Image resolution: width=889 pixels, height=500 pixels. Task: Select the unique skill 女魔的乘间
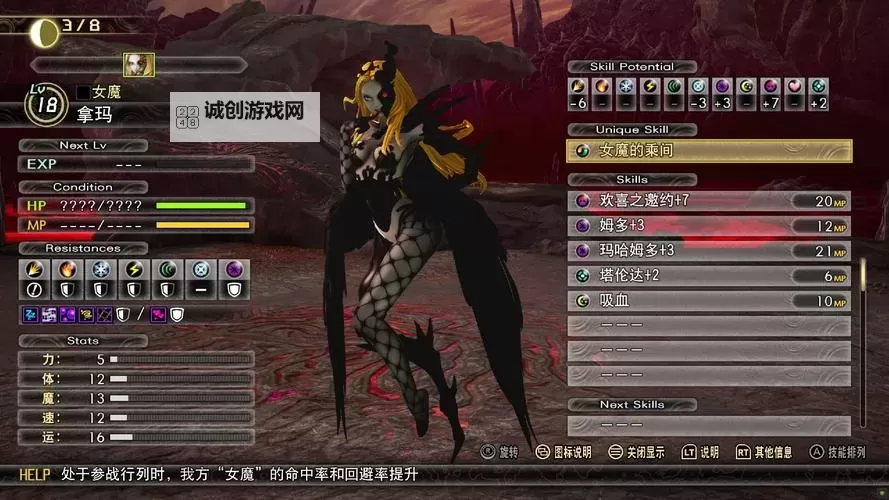coord(709,151)
